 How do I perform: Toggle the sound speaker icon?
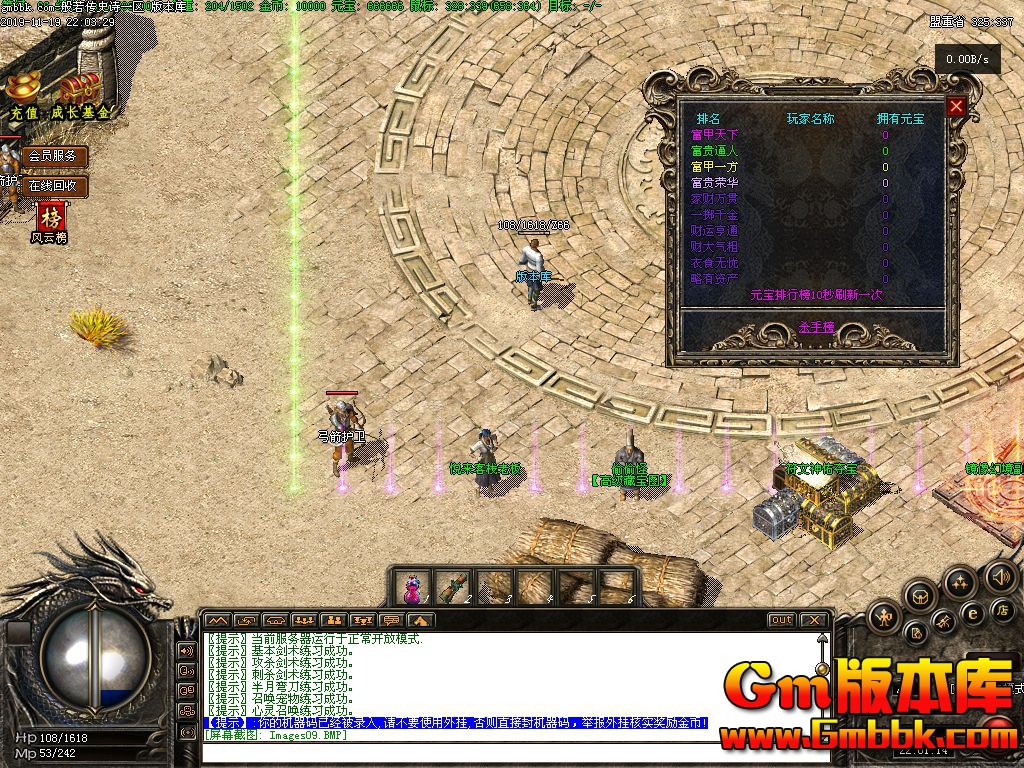pyautogui.click(x=1000, y=576)
